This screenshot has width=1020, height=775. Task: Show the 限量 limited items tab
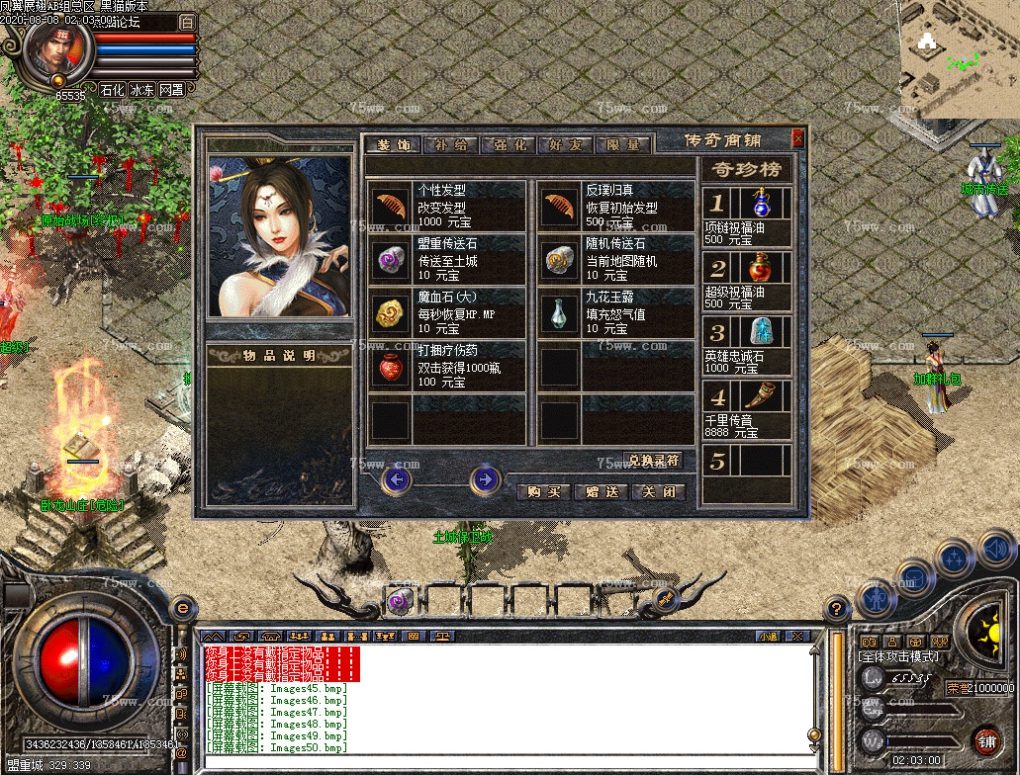tap(625, 144)
